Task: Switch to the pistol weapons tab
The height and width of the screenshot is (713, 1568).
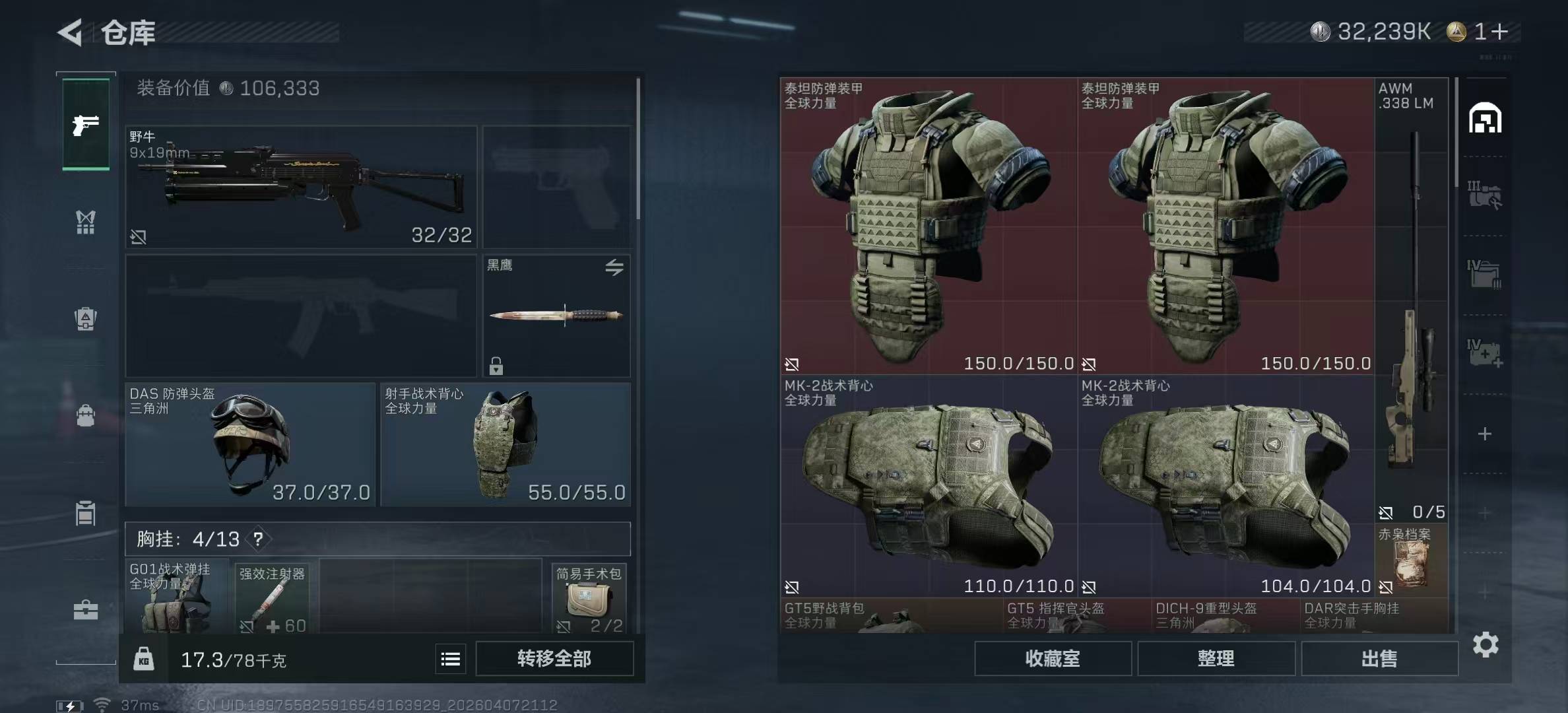Action: point(86,125)
